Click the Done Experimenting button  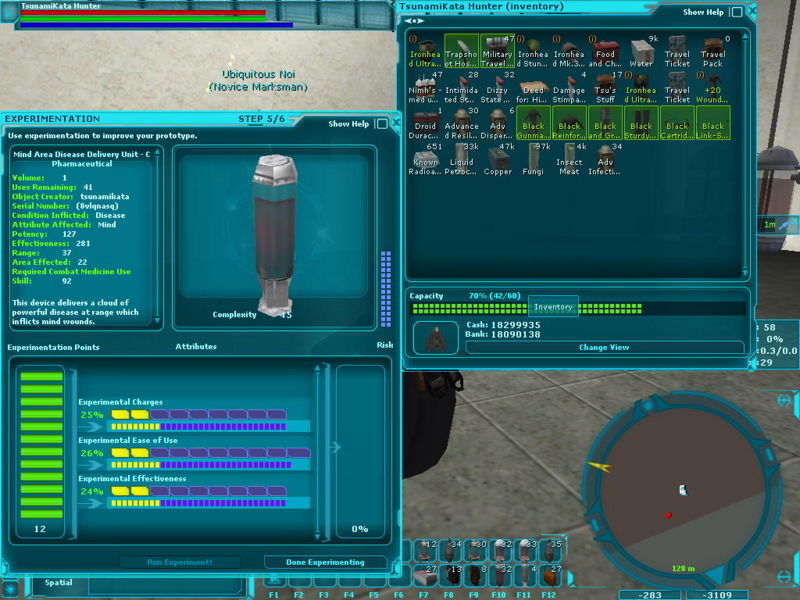[x=324, y=562]
